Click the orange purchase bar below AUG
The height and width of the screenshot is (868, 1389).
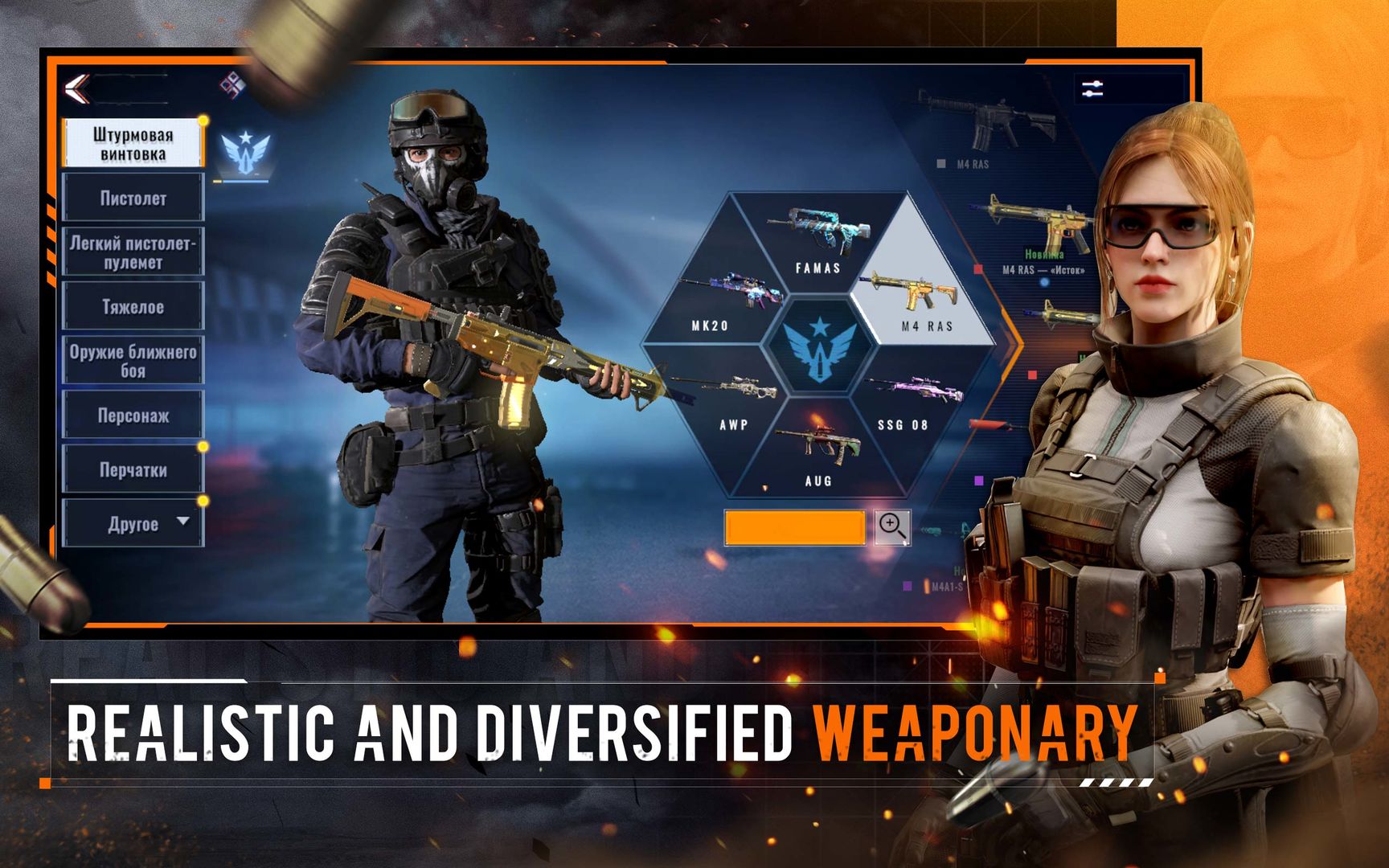point(794,528)
